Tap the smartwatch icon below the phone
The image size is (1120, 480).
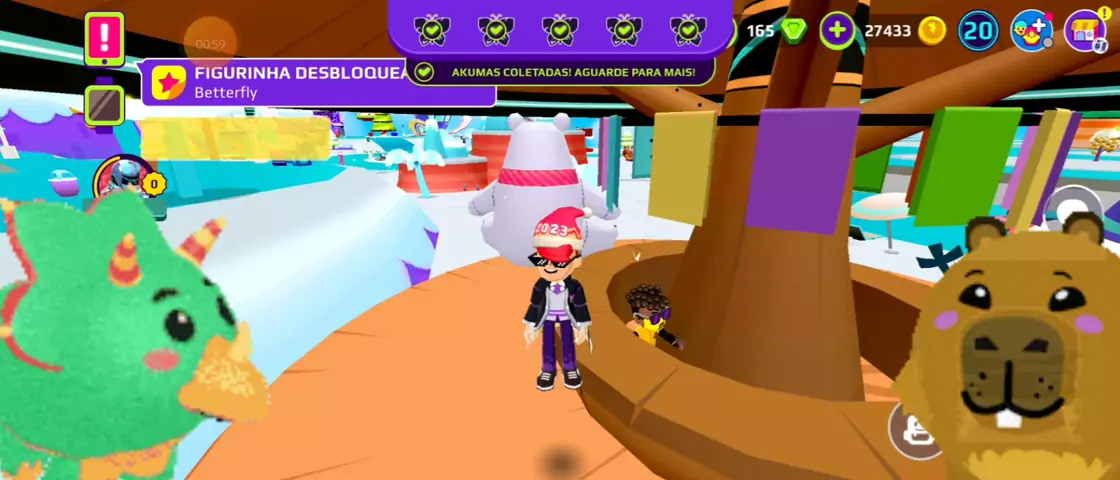[104, 104]
